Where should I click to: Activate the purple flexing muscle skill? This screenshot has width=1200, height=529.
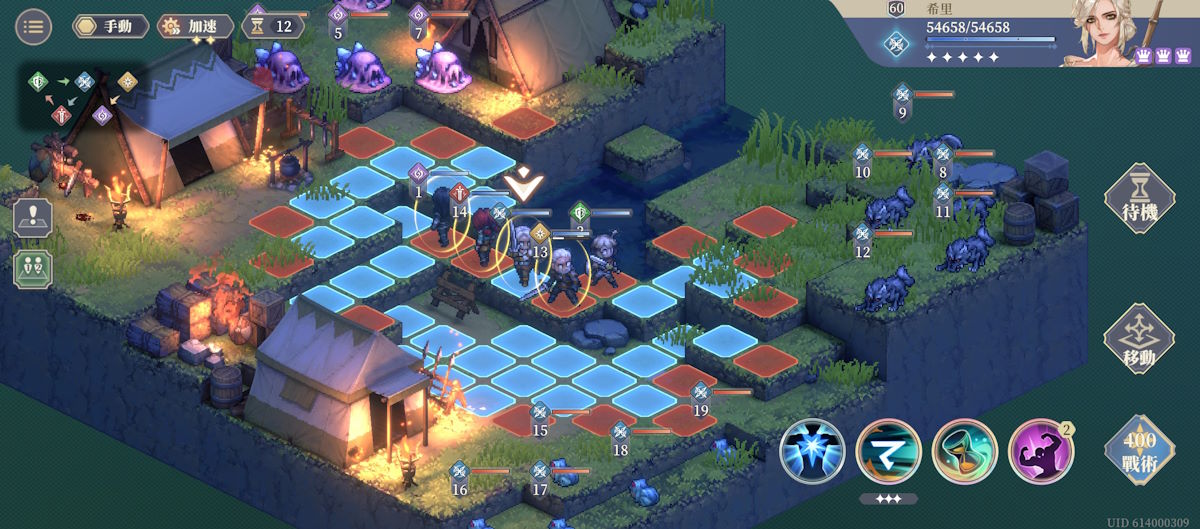[x=1040, y=452]
